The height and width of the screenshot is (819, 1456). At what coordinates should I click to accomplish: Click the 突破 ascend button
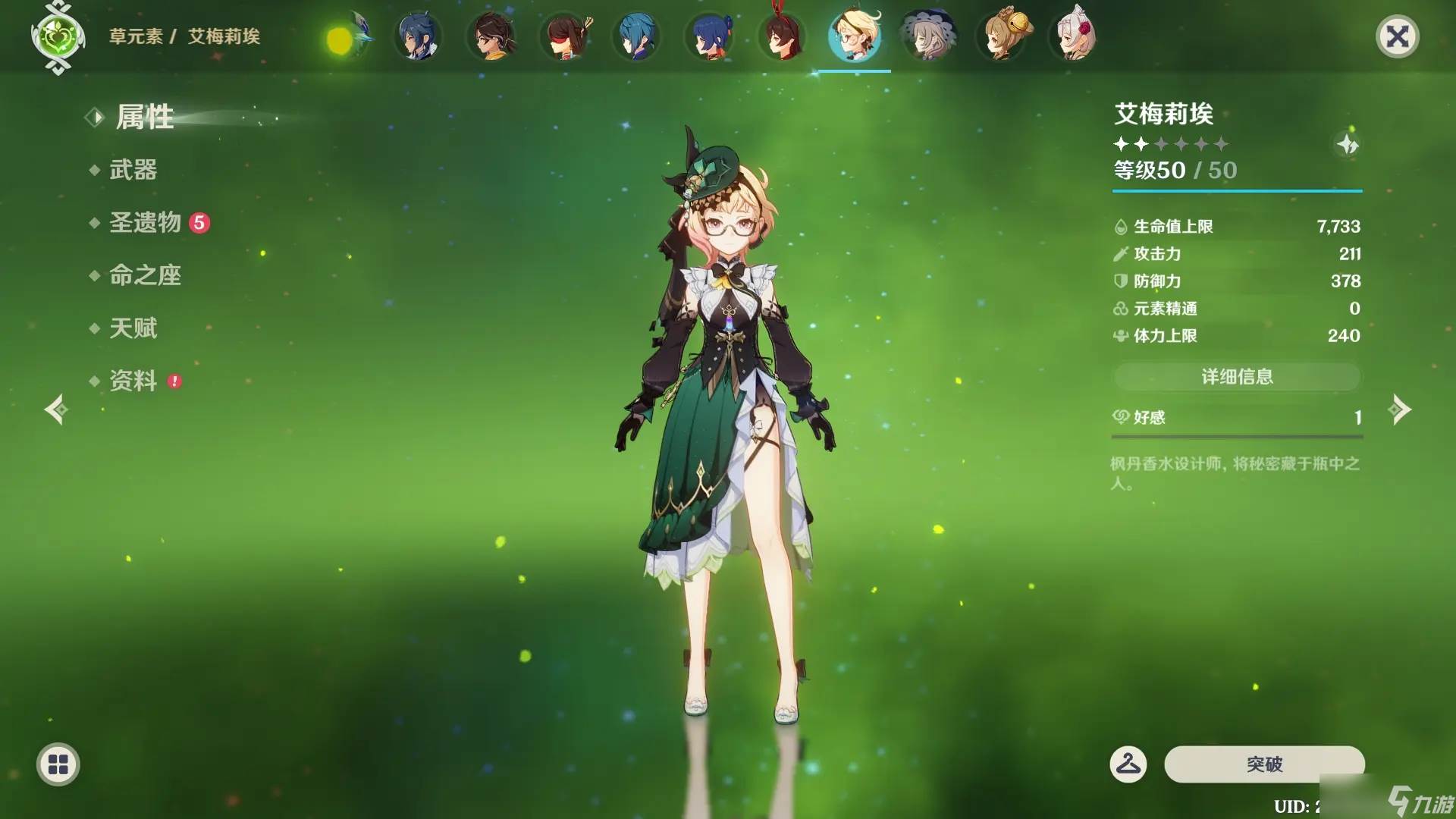[x=1264, y=764]
